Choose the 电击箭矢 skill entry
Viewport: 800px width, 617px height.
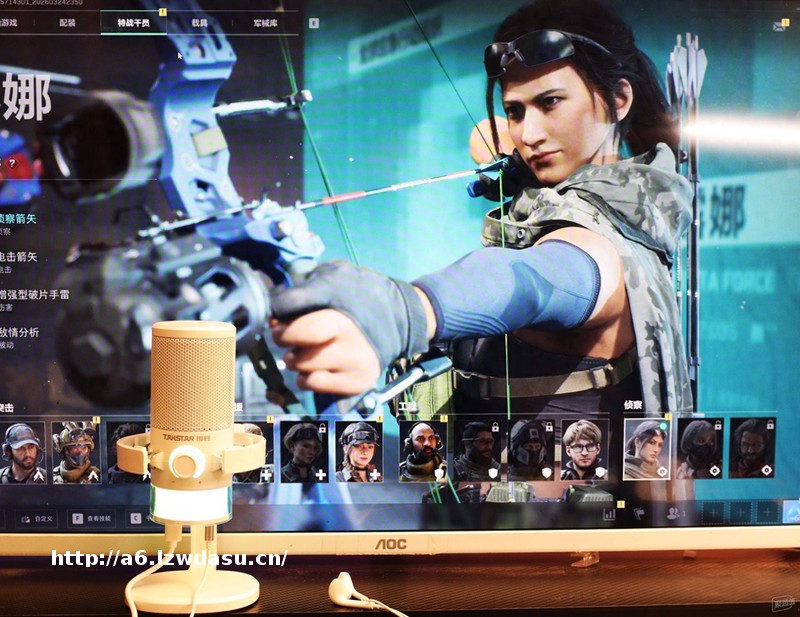tap(20, 259)
